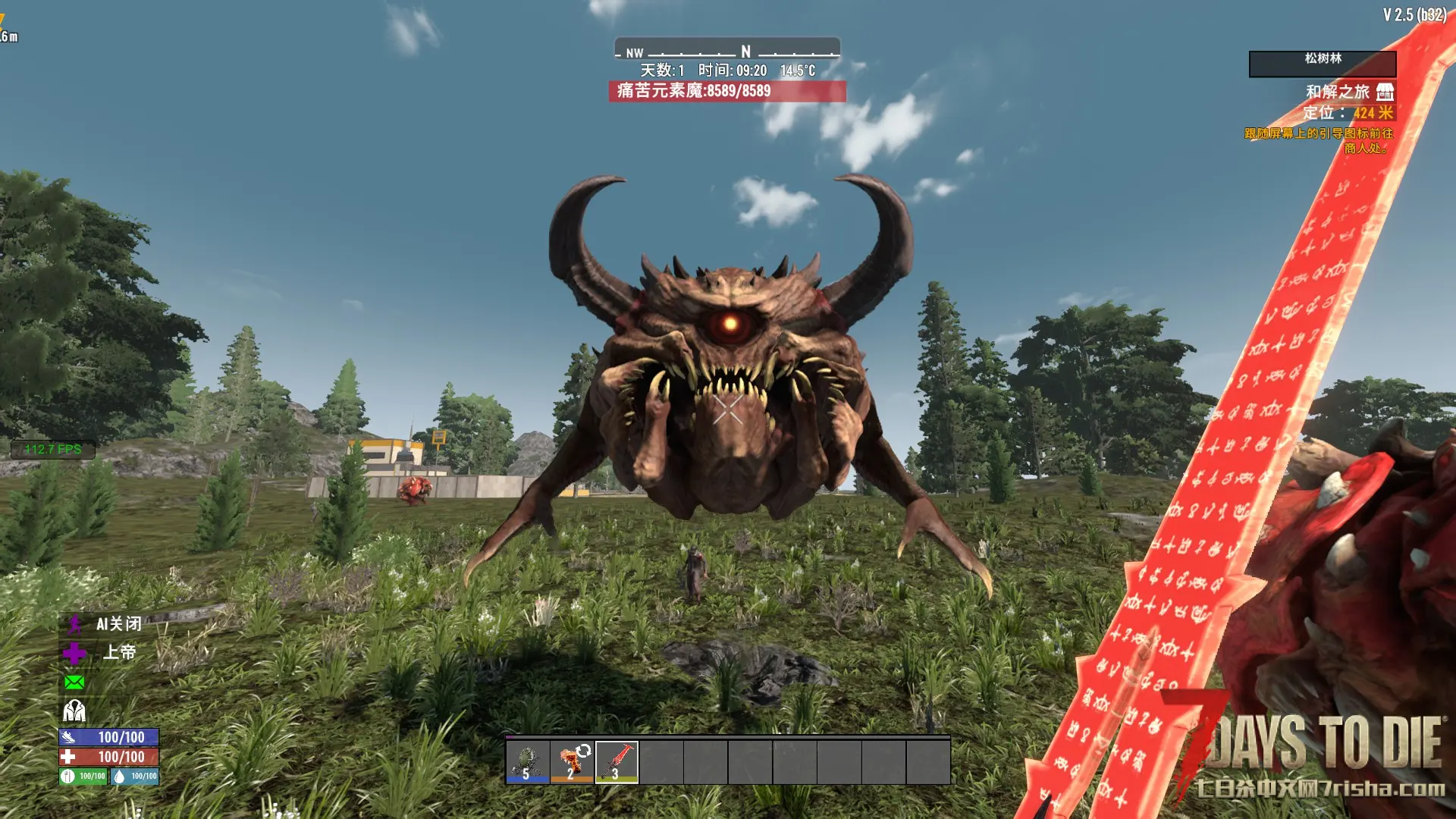Click the compass bar showing N heading

[726, 49]
